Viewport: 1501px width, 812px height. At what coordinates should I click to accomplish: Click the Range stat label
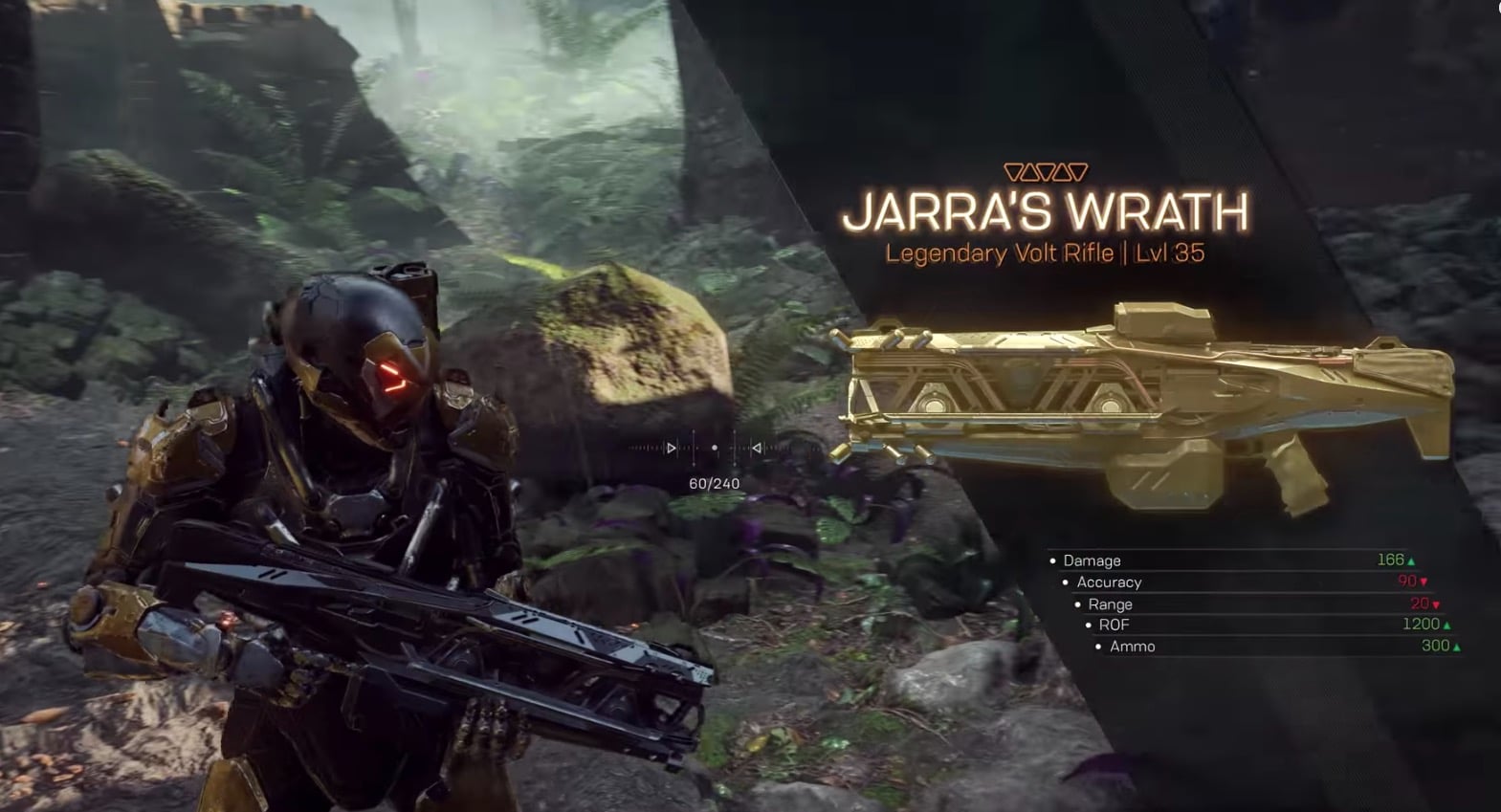[x=1114, y=604]
